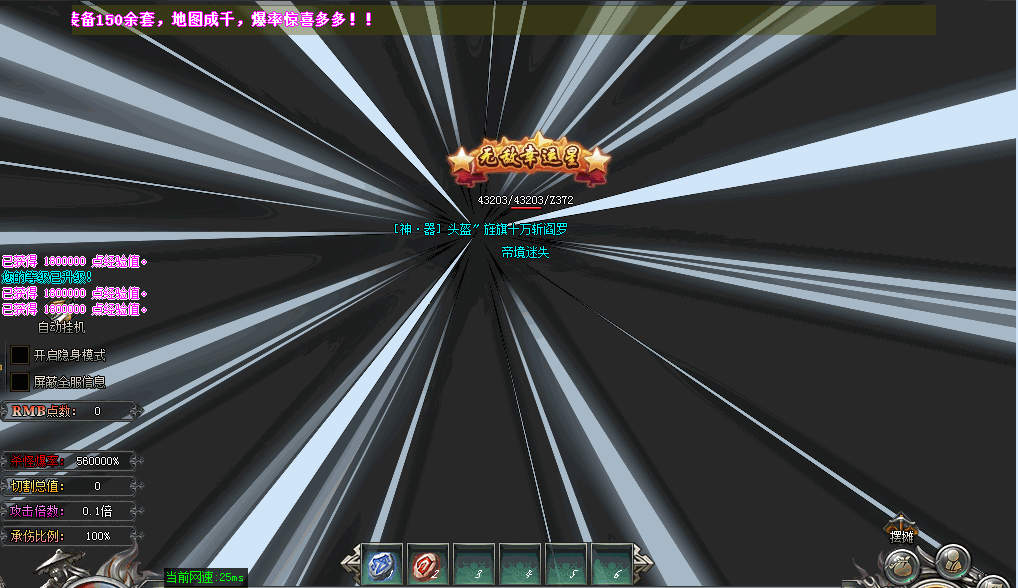Screen dimensions: 1018x588
Task: Use the blue rune stone in slot 1
Action: (381, 565)
